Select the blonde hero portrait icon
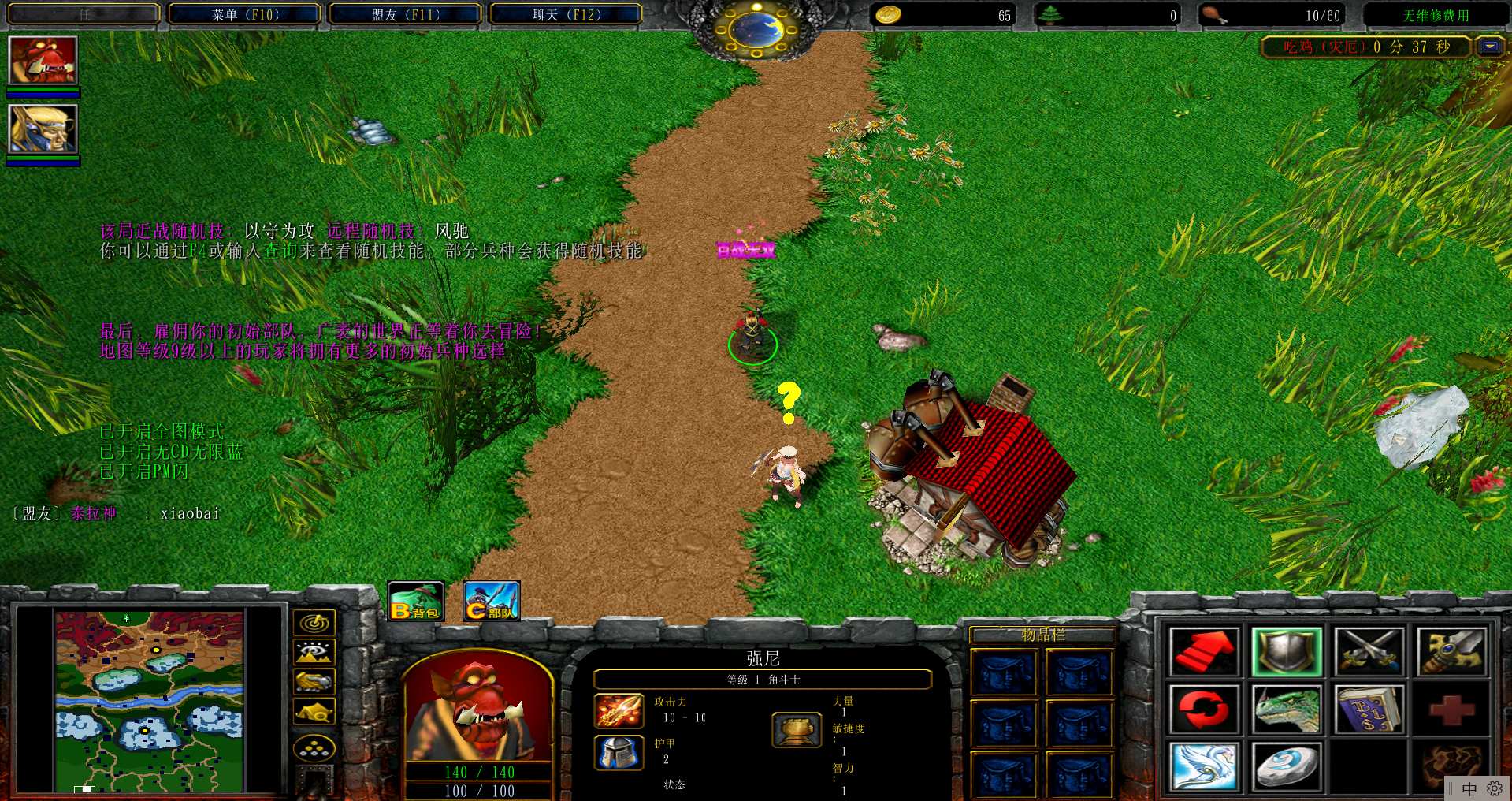The height and width of the screenshot is (801, 1512). pyautogui.click(x=43, y=129)
